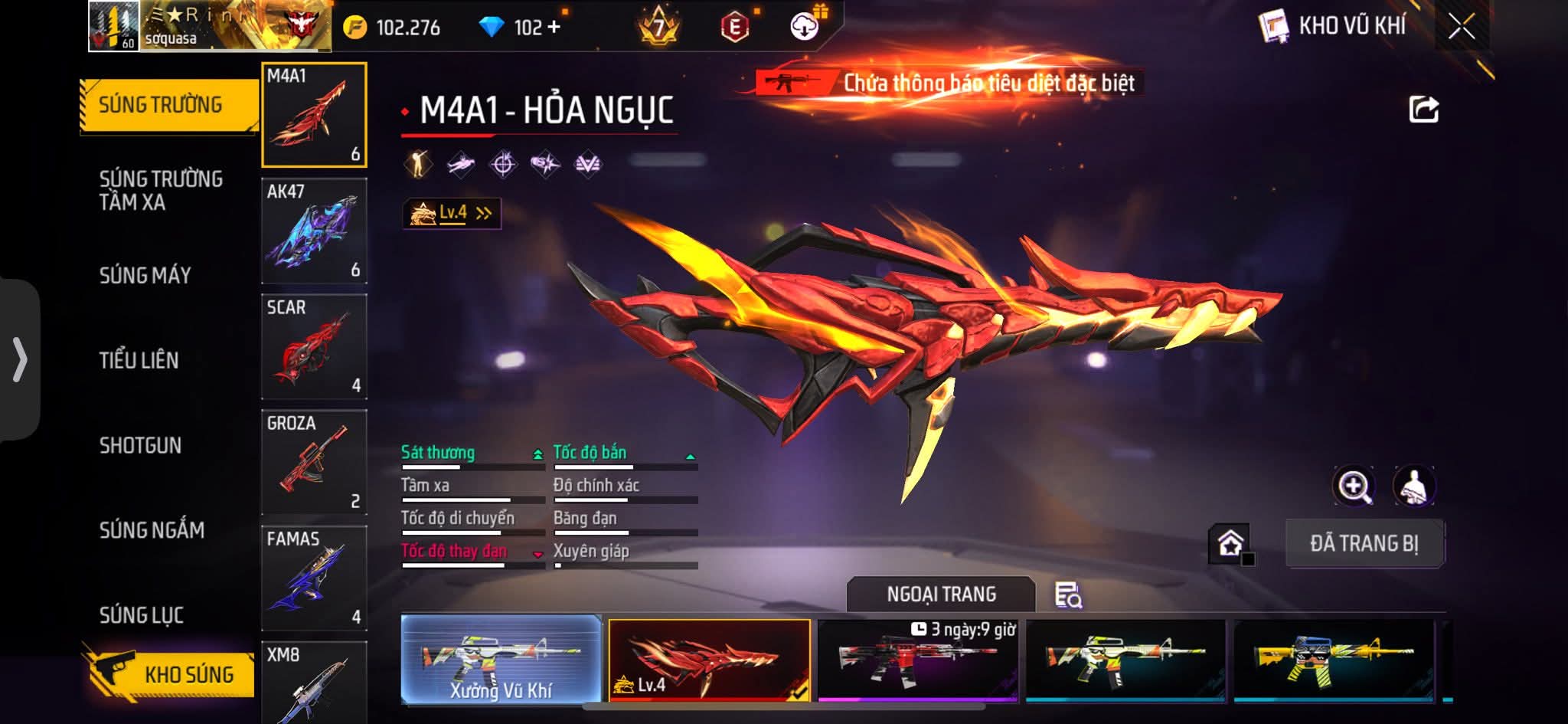Open the Súng Máy category
The image size is (1568, 724).
(145, 275)
